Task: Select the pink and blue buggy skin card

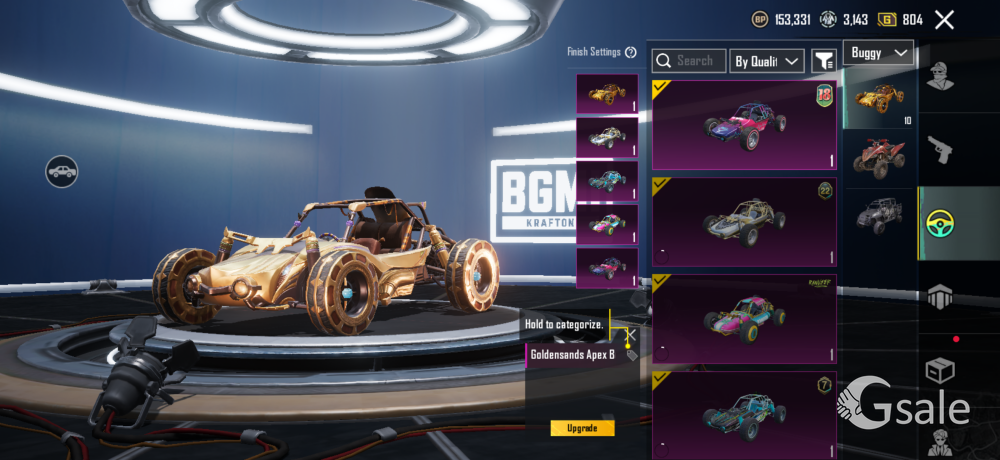Action: click(x=744, y=126)
